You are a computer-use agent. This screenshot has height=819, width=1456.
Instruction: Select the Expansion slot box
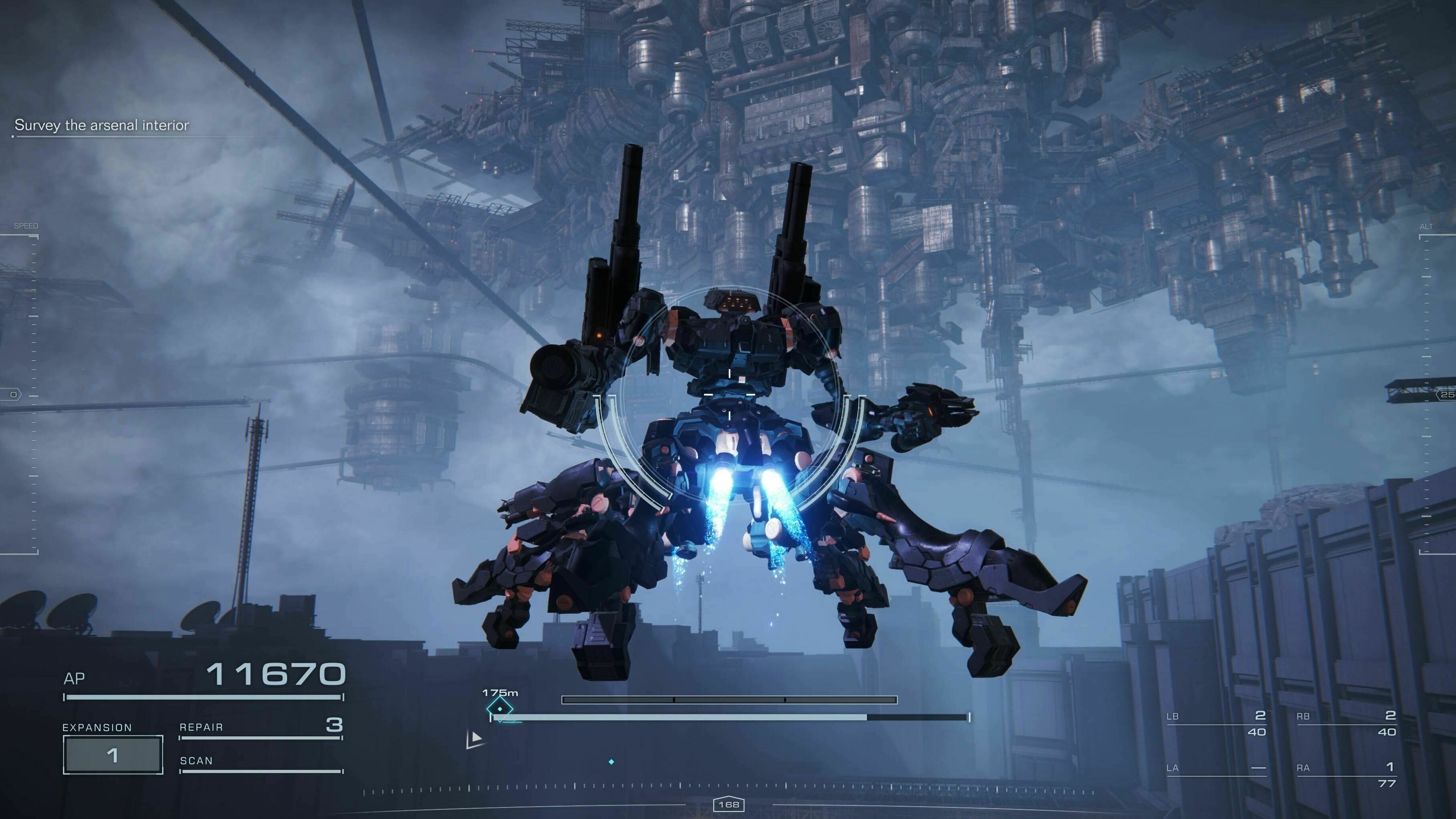click(113, 755)
